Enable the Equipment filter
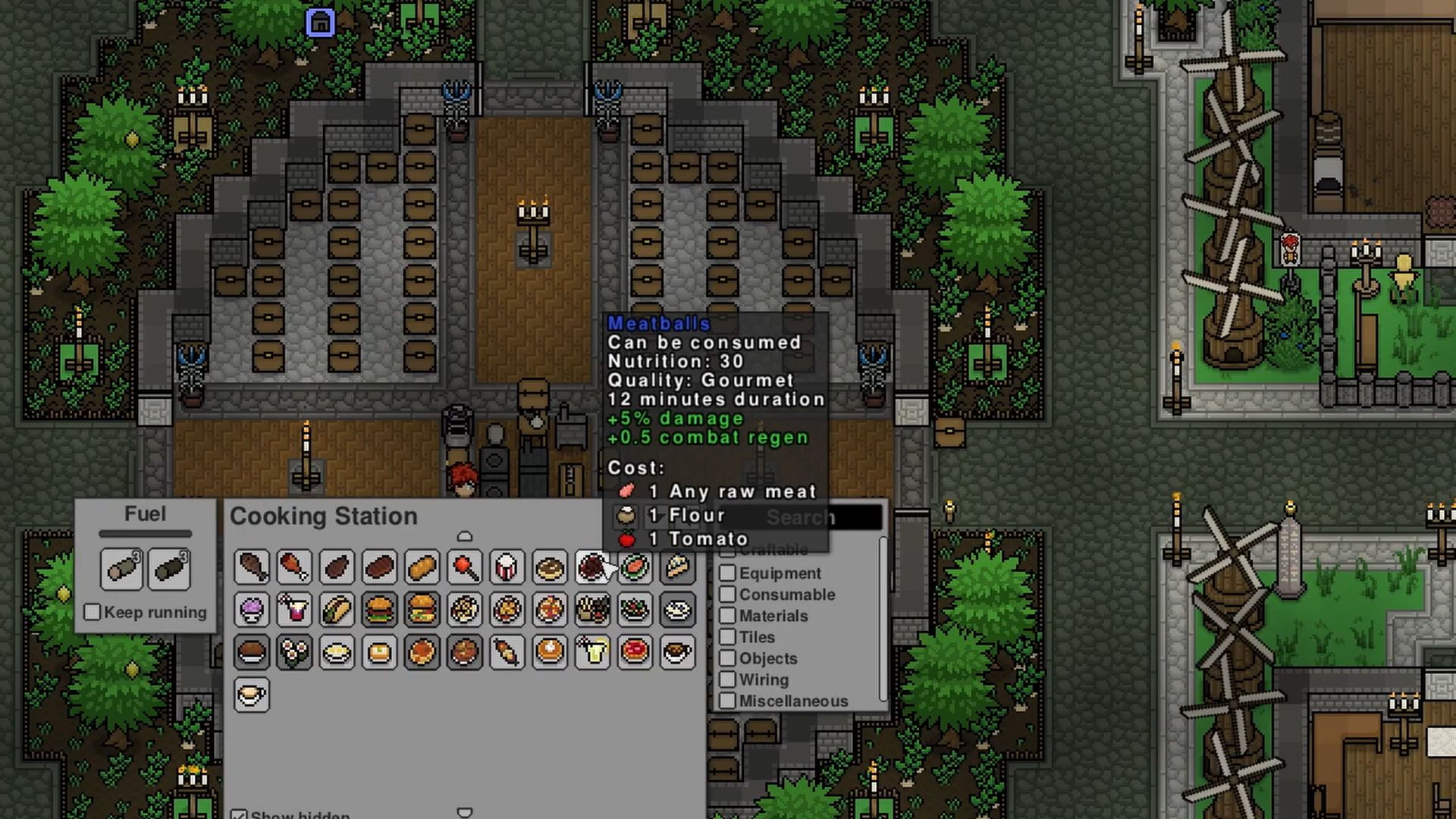Image resolution: width=1456 pixels, height=819 pixels. click(x=728, y=573)
